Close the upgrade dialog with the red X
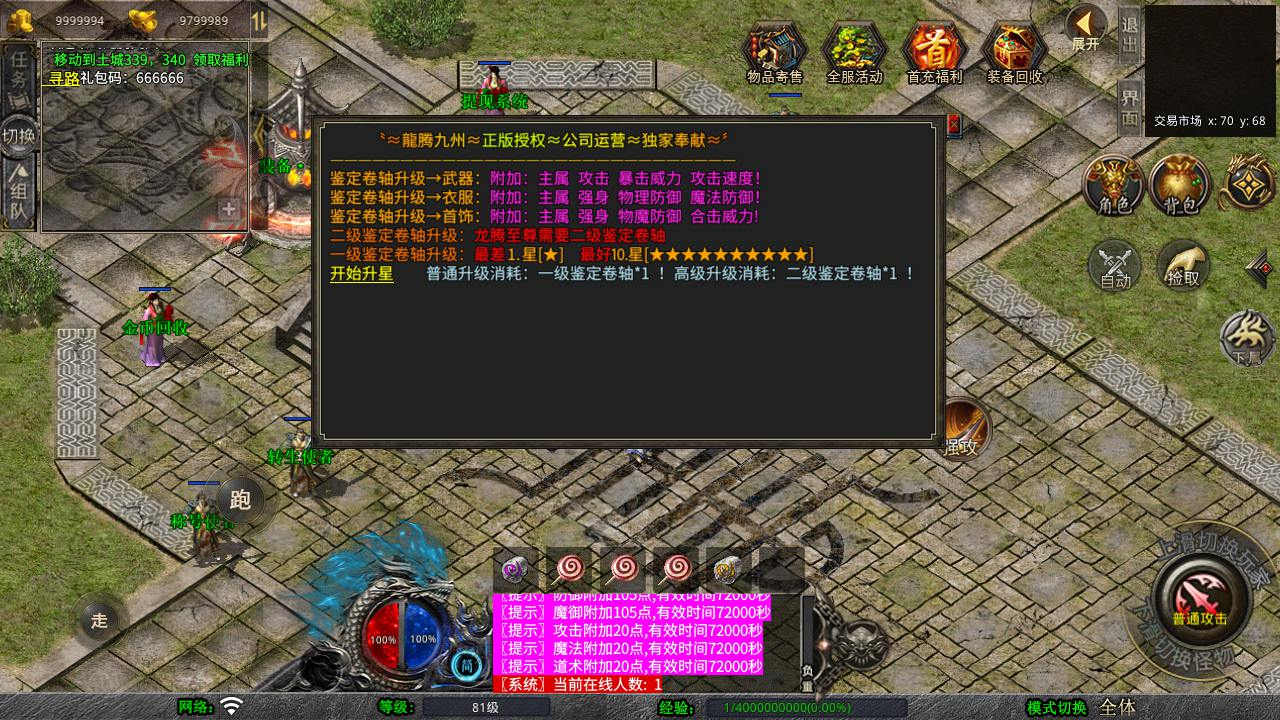This screenshot has height=720, width=1280. (x=953, y=124)
